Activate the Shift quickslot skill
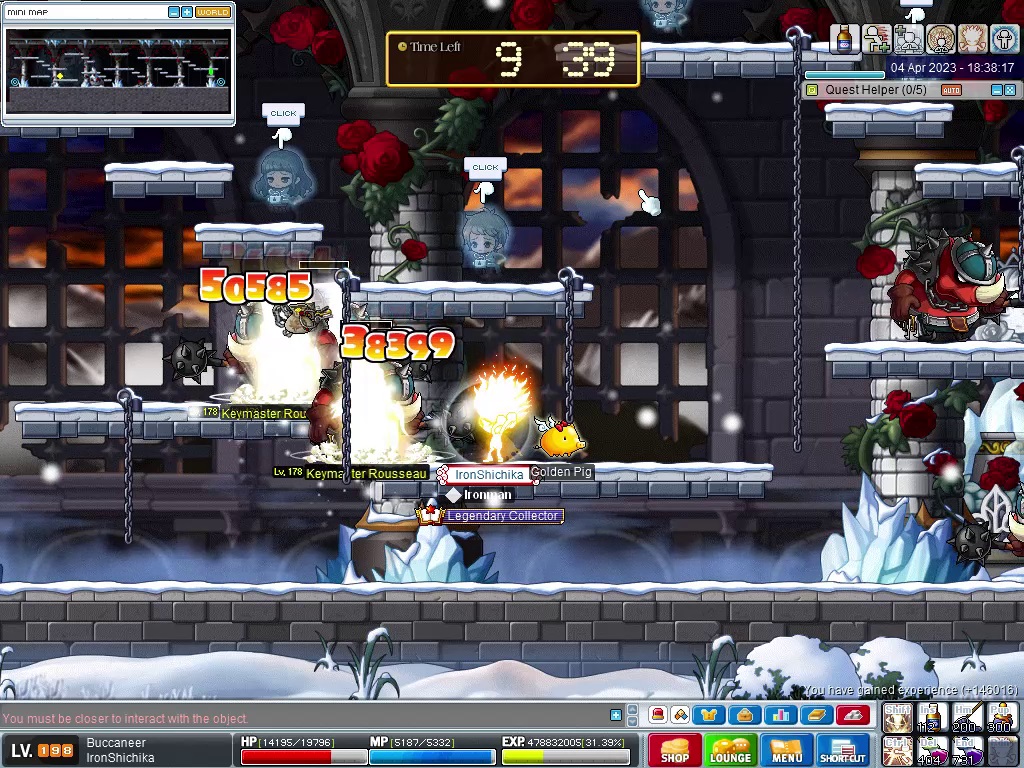Screen dimensions: 1024x768 [x=897, y=718]
